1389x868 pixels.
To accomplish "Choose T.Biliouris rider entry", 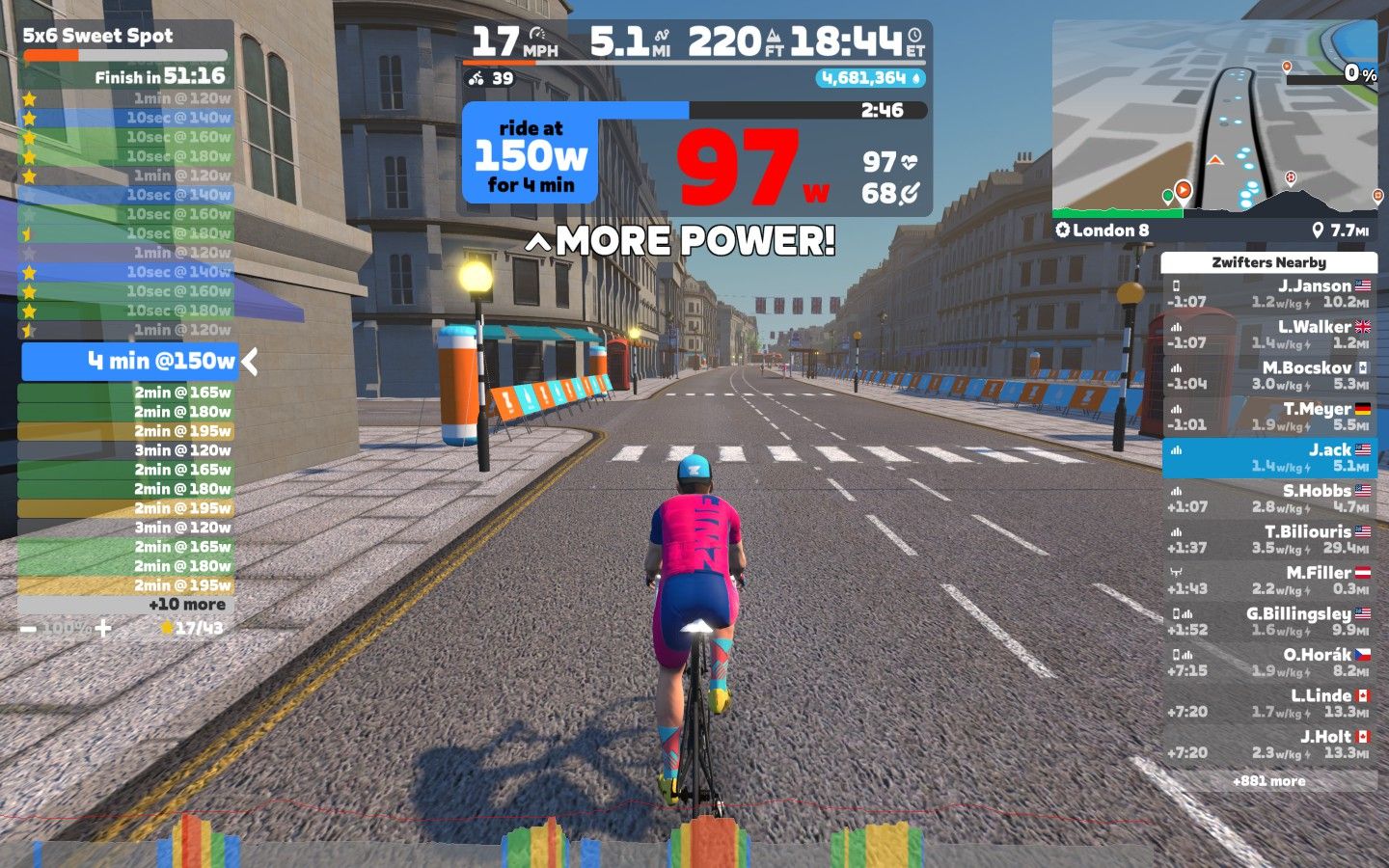I will point(1268,539).
